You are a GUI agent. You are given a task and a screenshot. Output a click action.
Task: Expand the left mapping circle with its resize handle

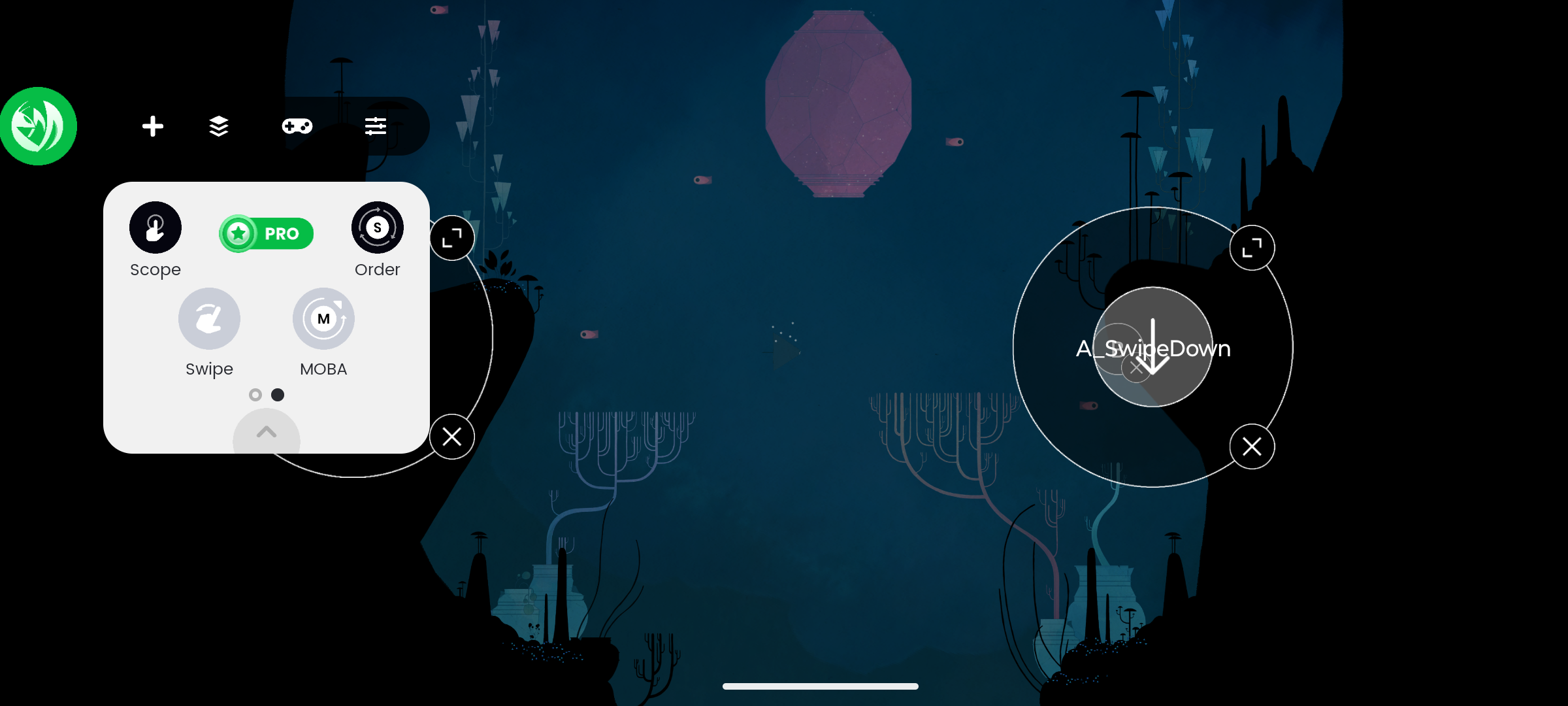pyautogui.click(x=452, y=237)
